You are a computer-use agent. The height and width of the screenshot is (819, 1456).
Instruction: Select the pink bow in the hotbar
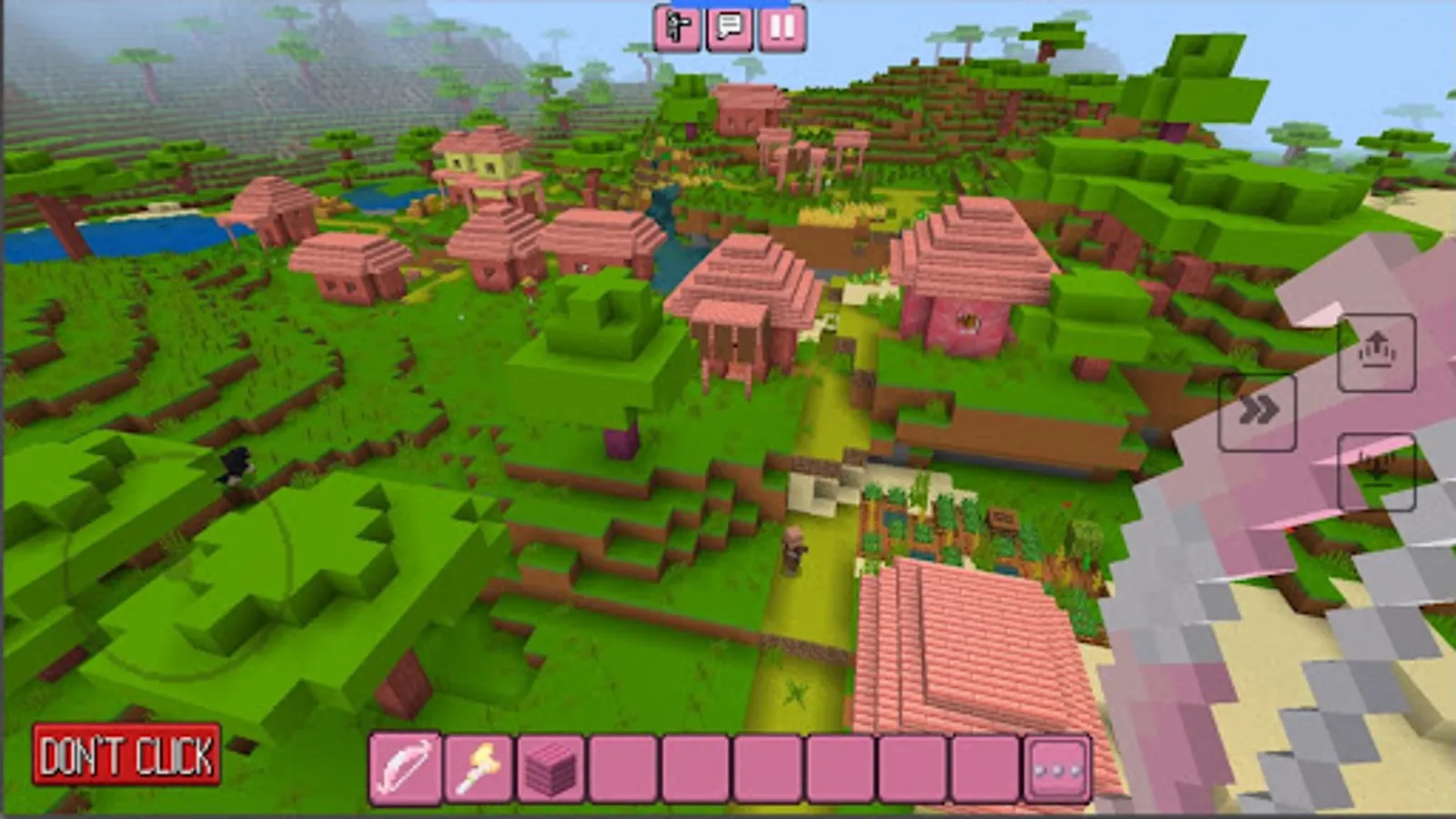pos(403,764)
